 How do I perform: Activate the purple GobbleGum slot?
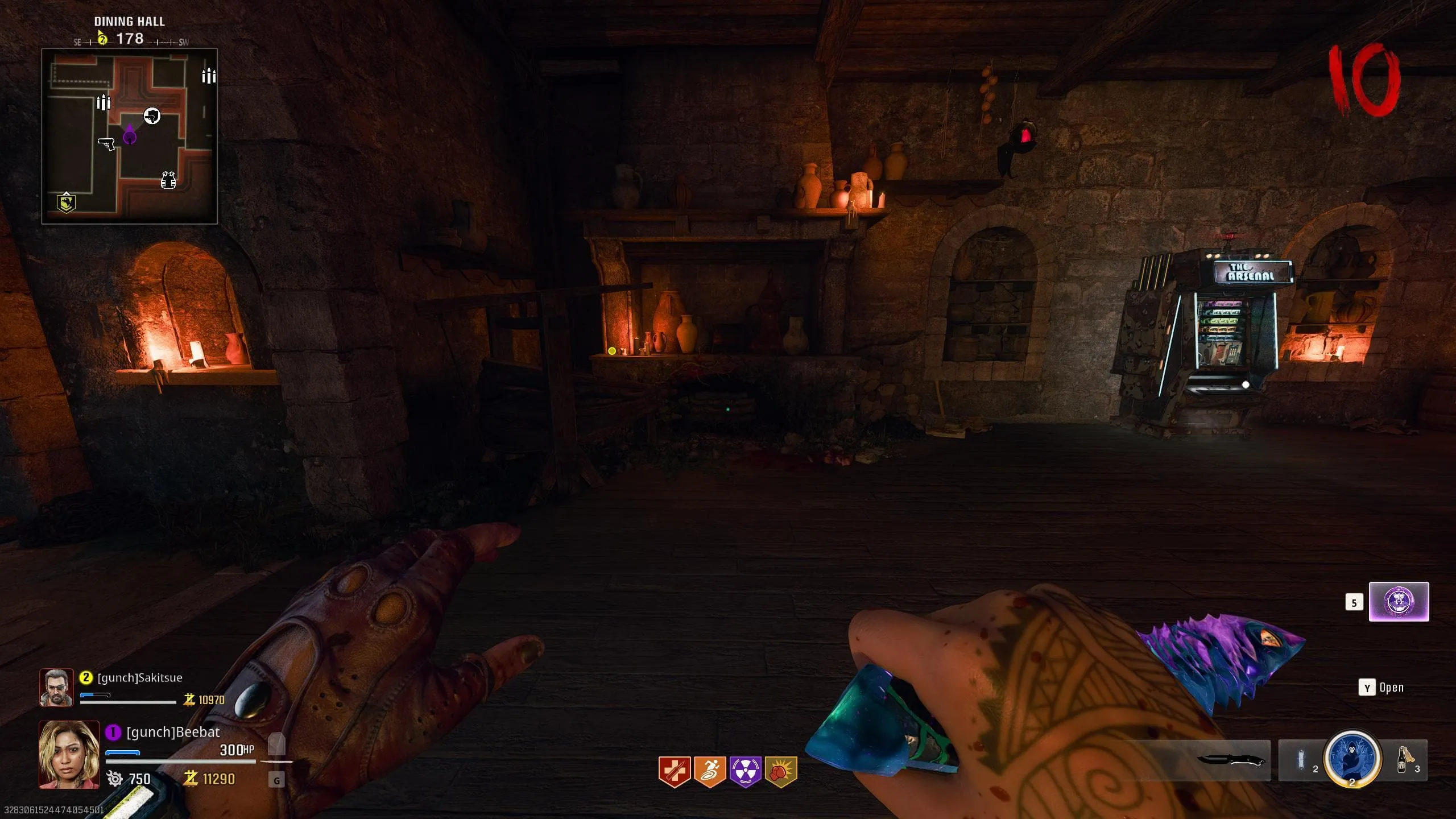click(1398, 602)
